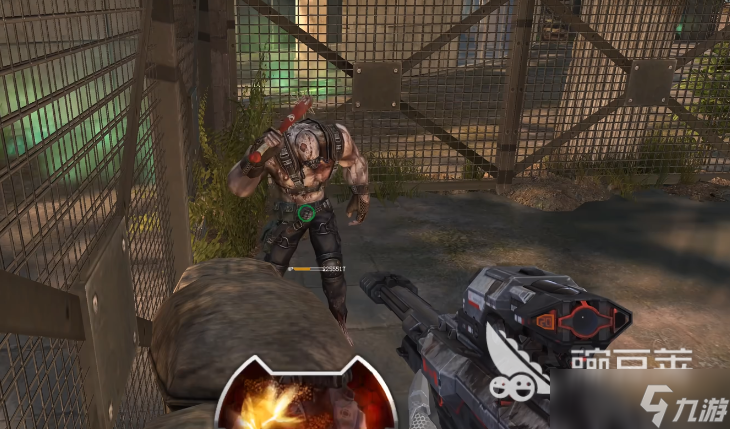Activate the fiery explosion skill emblem
This screenshot has height=429, width=730.
click(x=306, y=402)
